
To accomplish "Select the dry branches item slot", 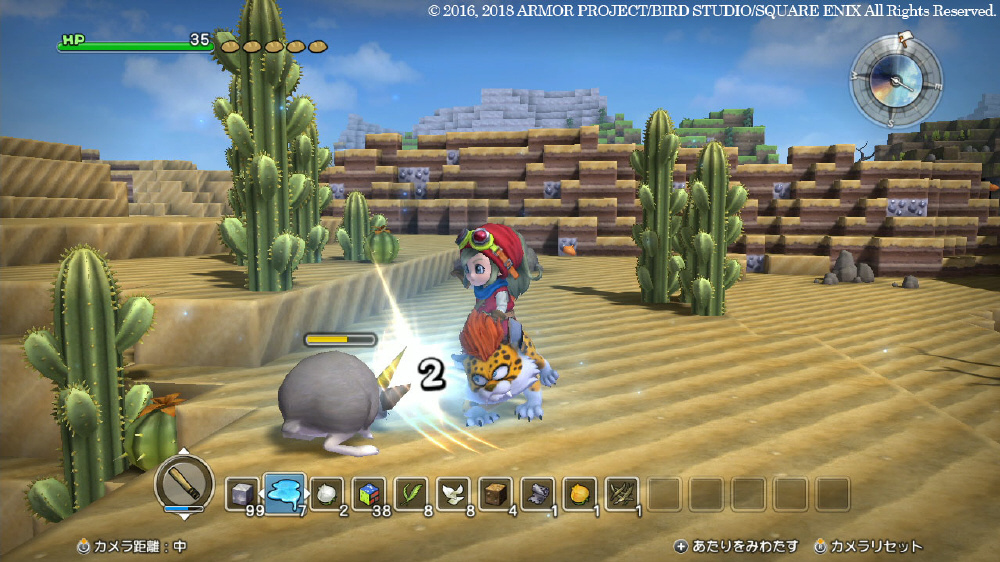I will (621, 493).
